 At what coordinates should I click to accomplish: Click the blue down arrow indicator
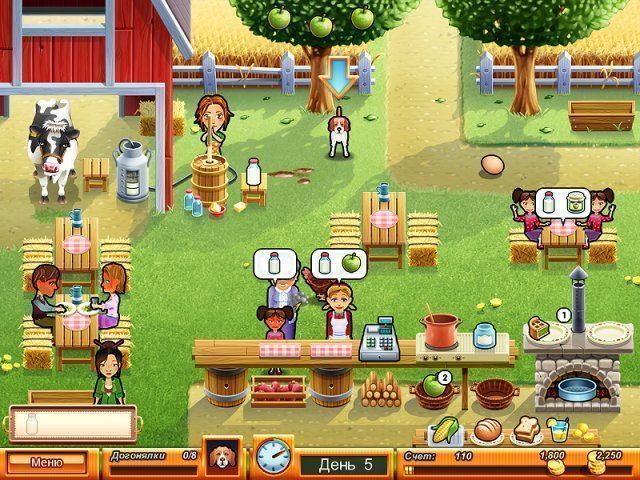click(340, 76)
